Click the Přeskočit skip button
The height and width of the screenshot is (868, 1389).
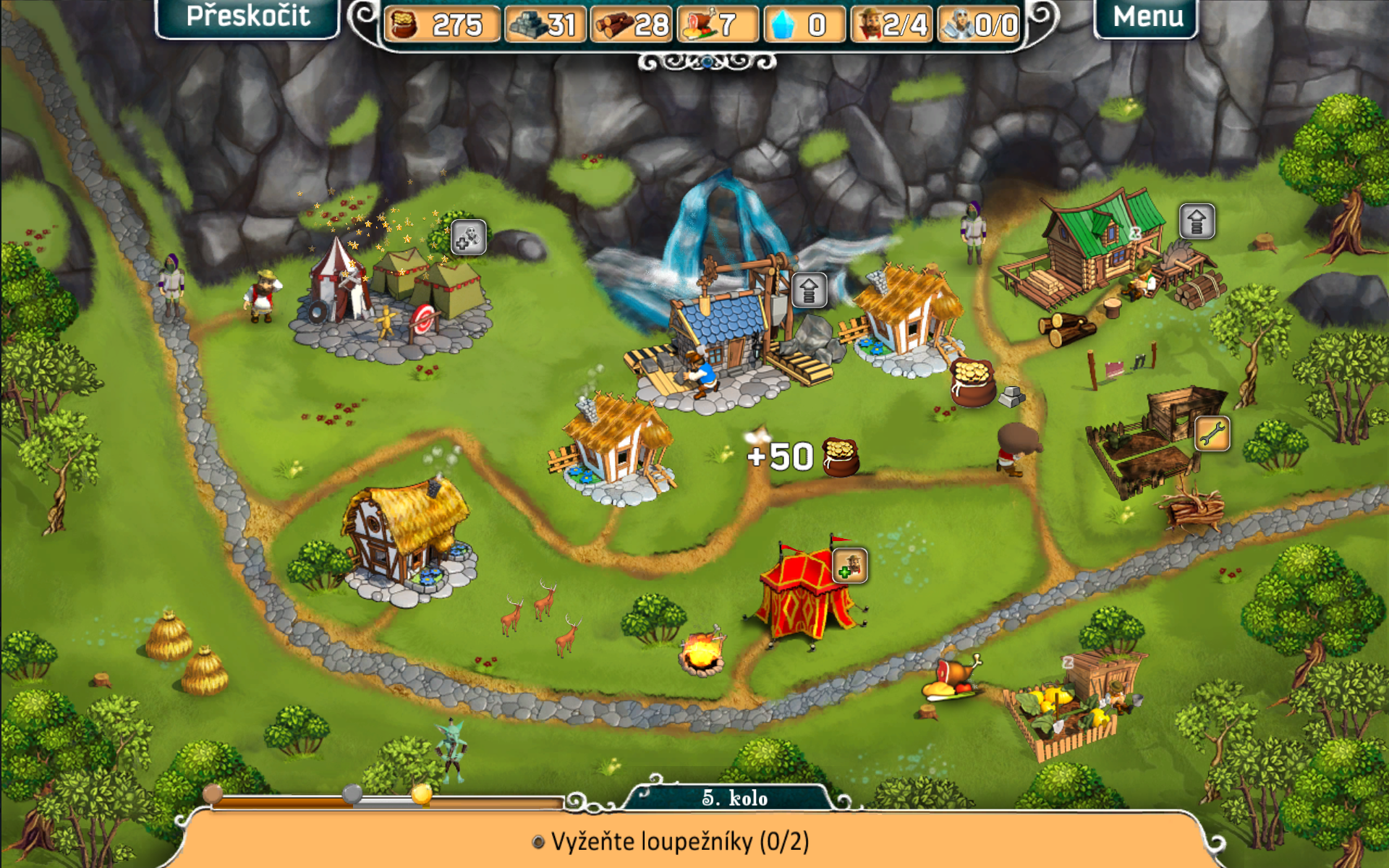[x=247, y=17]
